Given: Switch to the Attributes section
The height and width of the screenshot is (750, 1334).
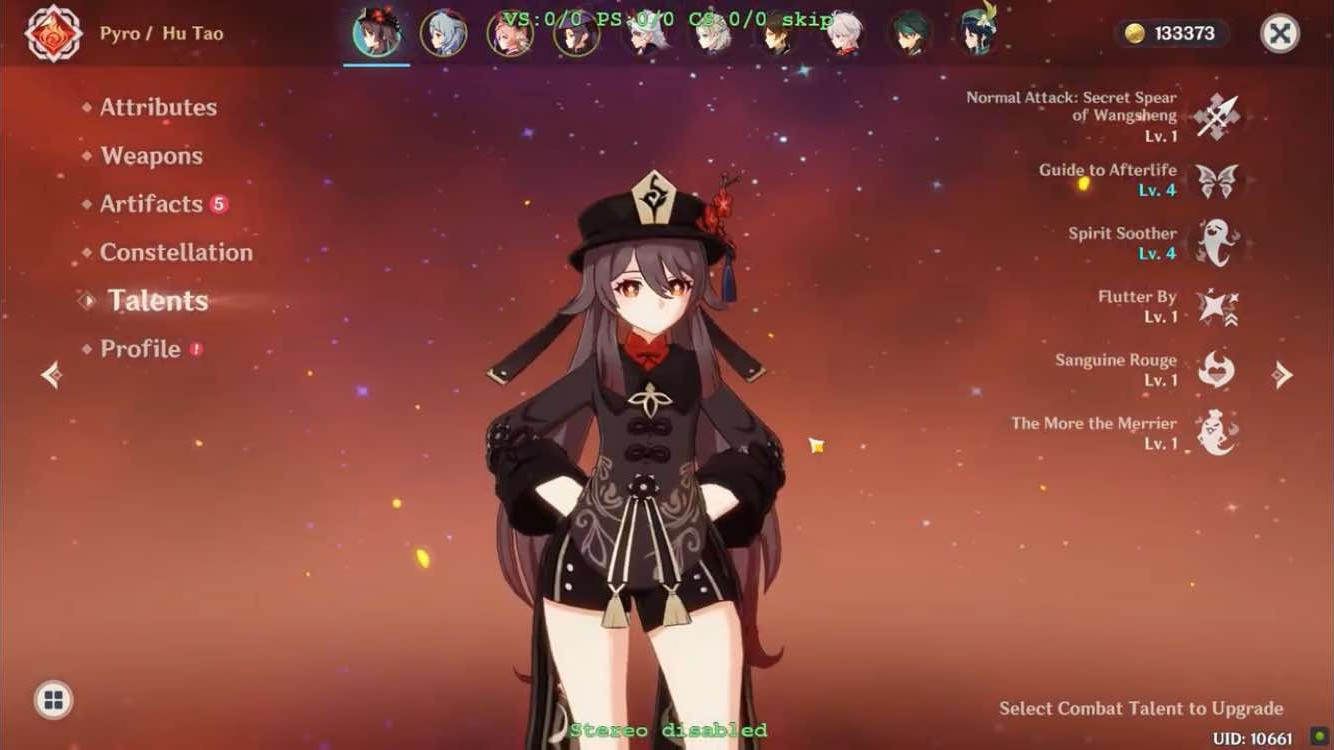Looking at the screenshot, I should coord(158,107).
